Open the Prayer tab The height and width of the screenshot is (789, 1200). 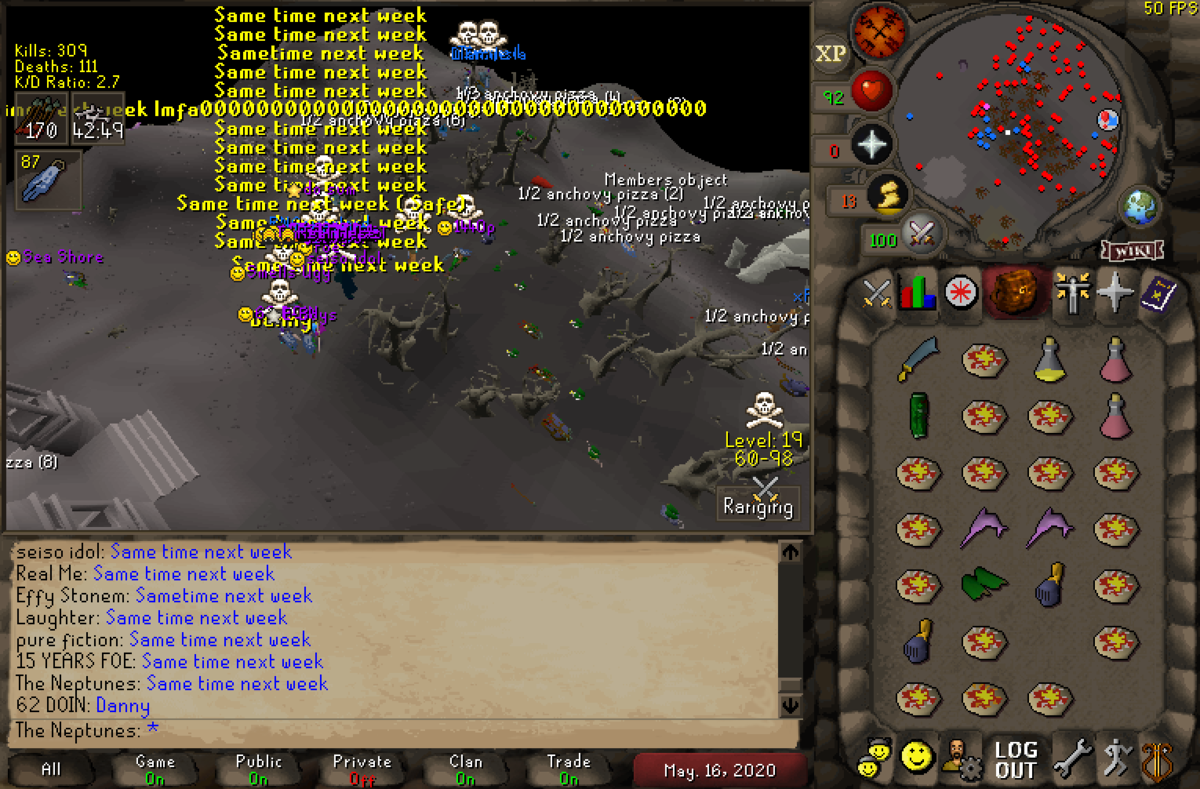[x=1114, y=296]
